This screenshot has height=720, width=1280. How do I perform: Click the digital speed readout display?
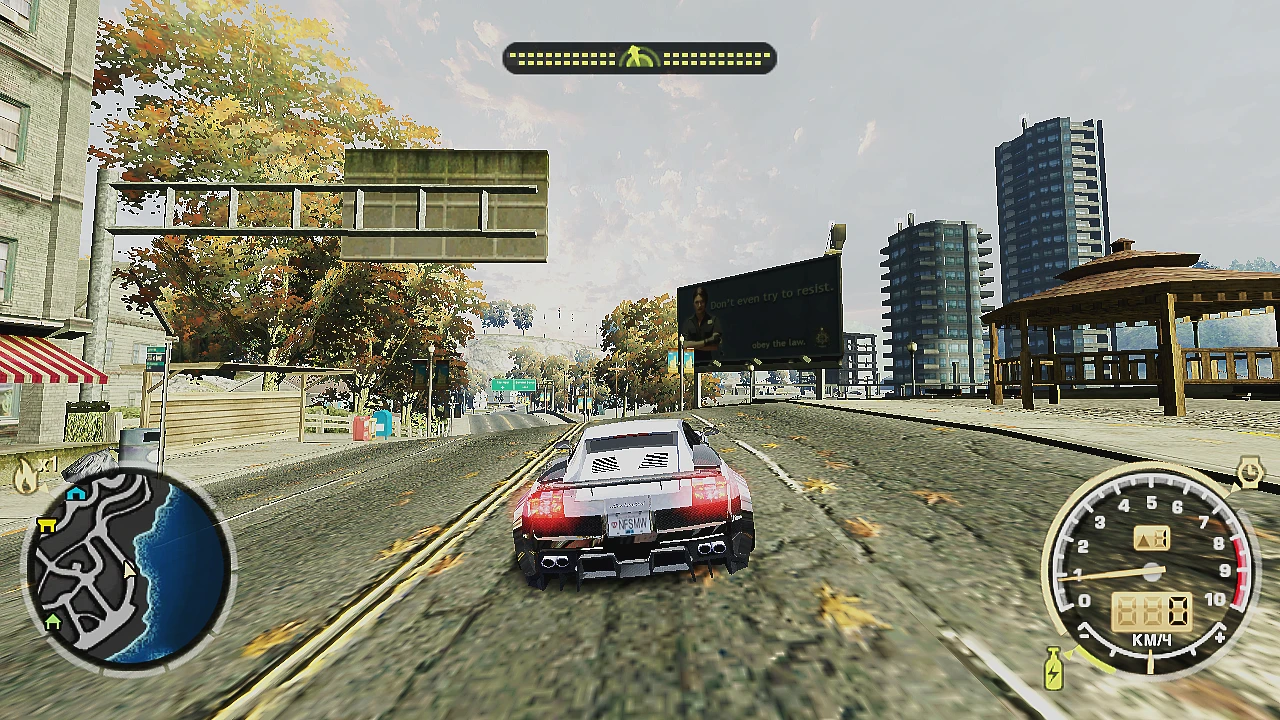(x=1151, y=611)
